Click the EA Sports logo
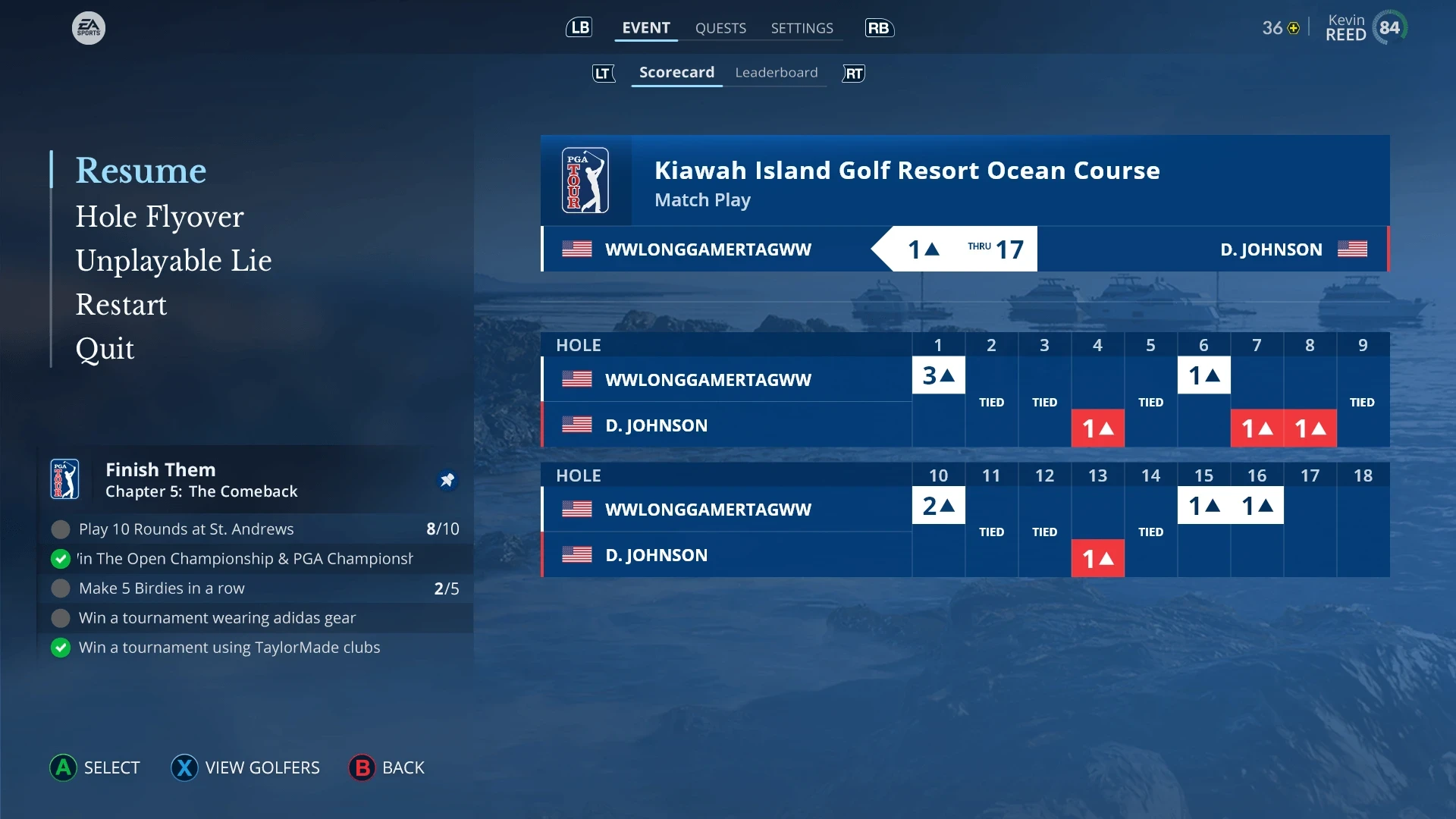 [x=89, y=28]
